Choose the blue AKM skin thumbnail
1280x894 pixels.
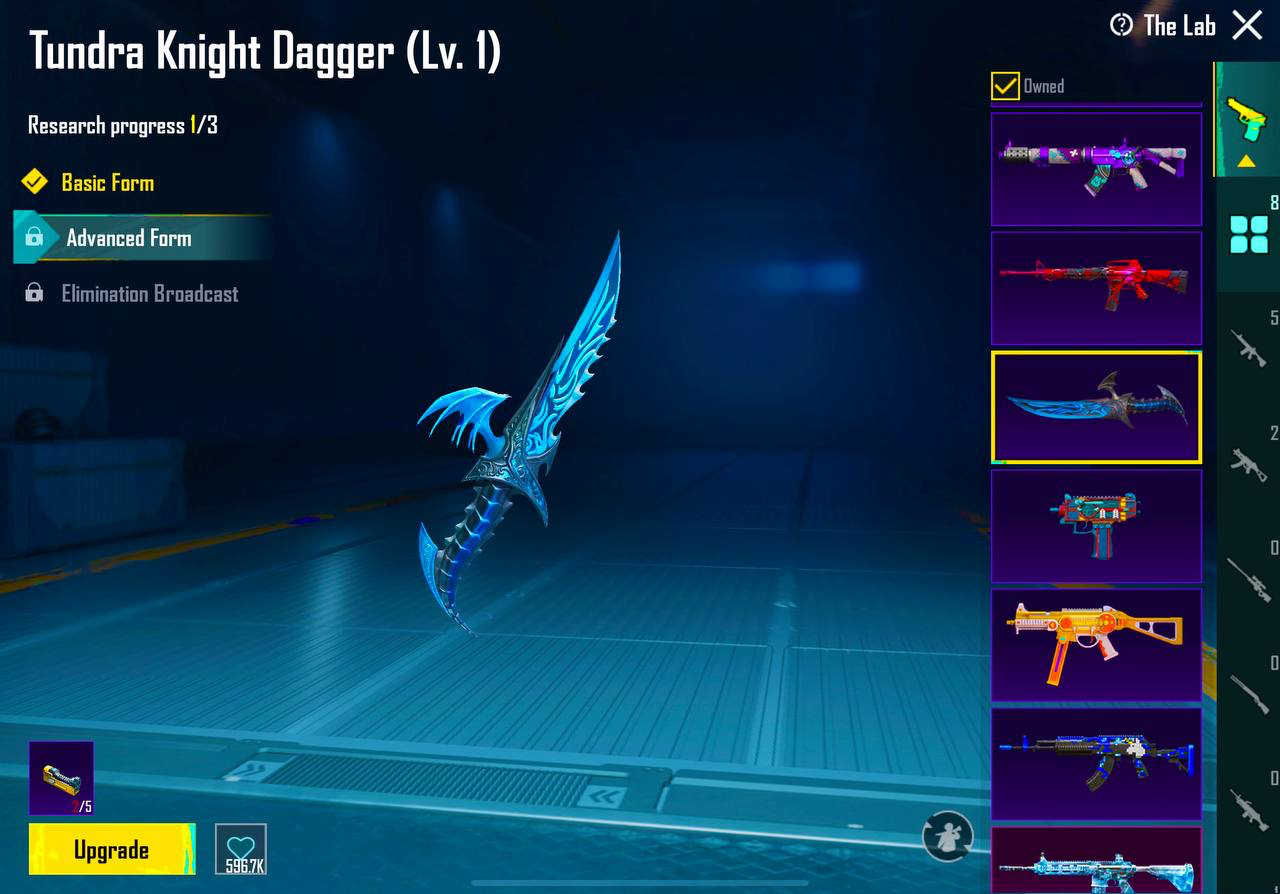tap(1096, 763)
